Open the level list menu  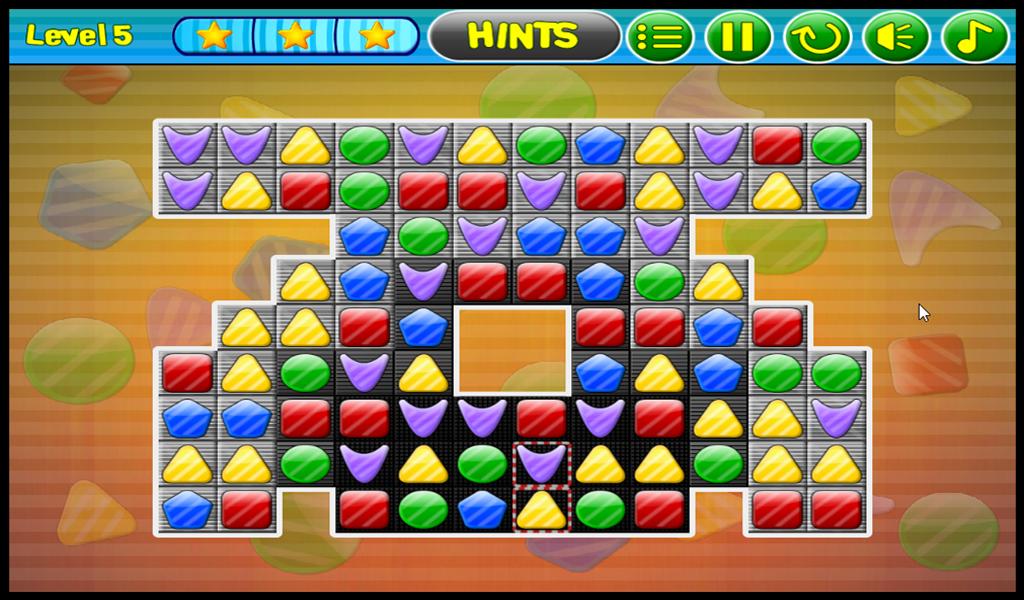point(660,37)
